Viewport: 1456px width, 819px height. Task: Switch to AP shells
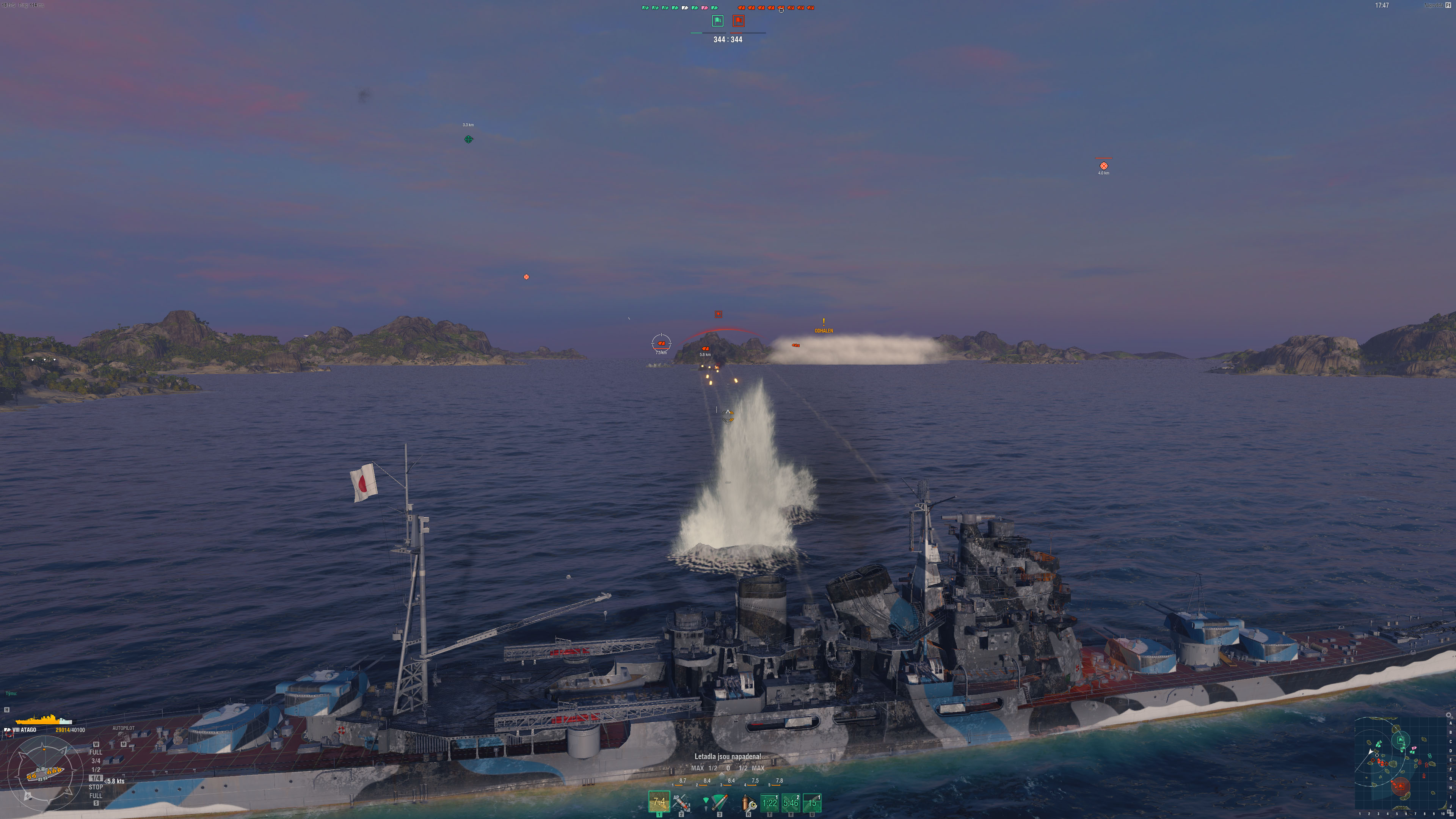tap(681, 802)
